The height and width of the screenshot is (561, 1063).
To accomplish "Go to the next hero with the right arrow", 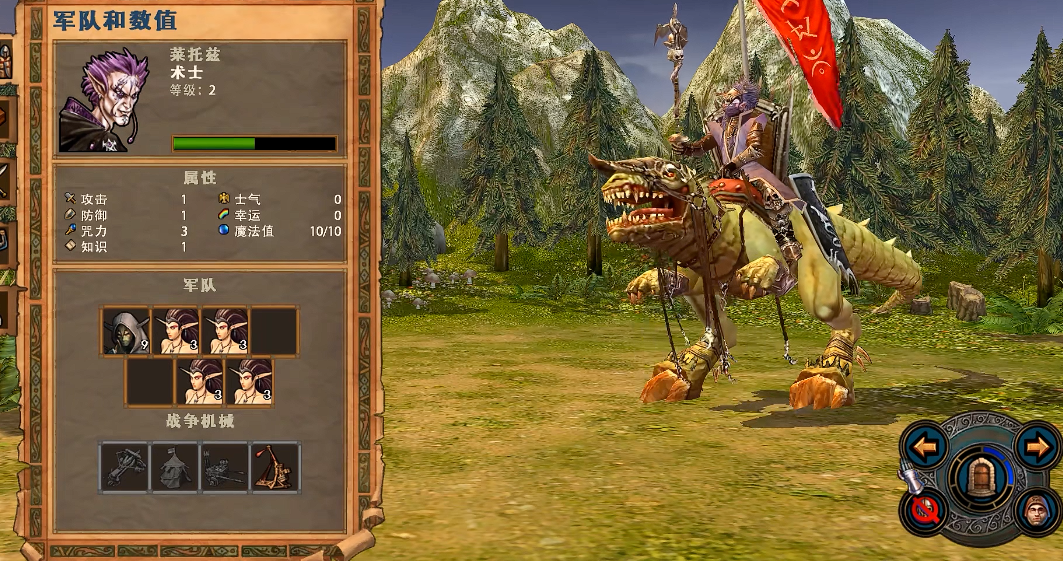I will [x=1037, y=446].
